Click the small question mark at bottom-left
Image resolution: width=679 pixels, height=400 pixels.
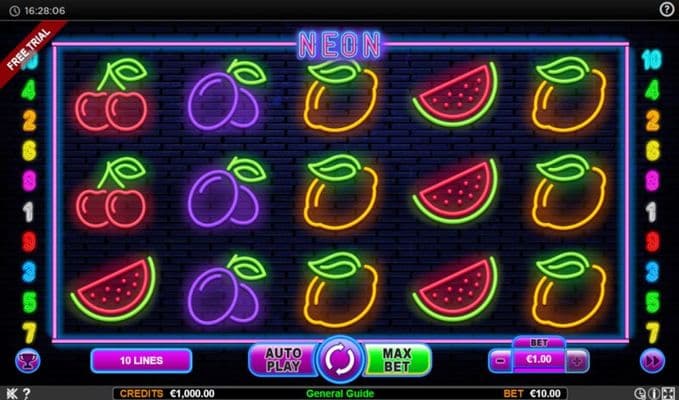pos(26,393)
